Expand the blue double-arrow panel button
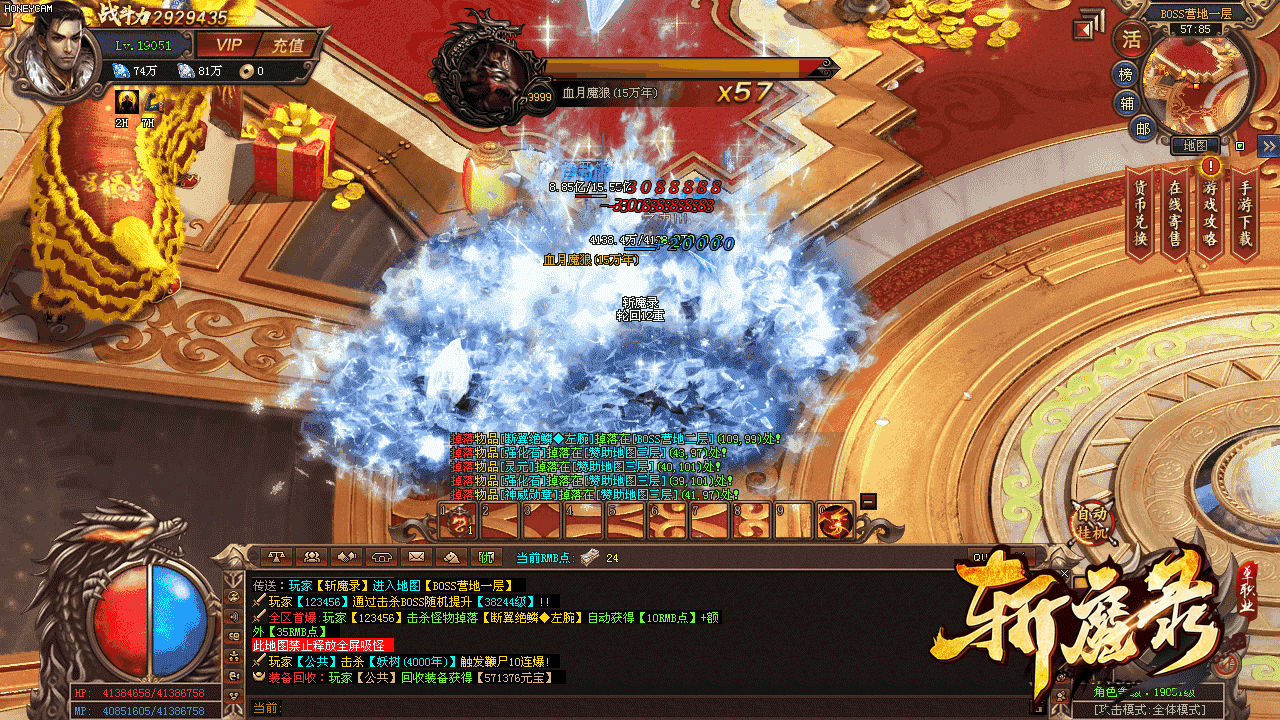Viewport: 1280px width, 720px height. pos(1268,147)
